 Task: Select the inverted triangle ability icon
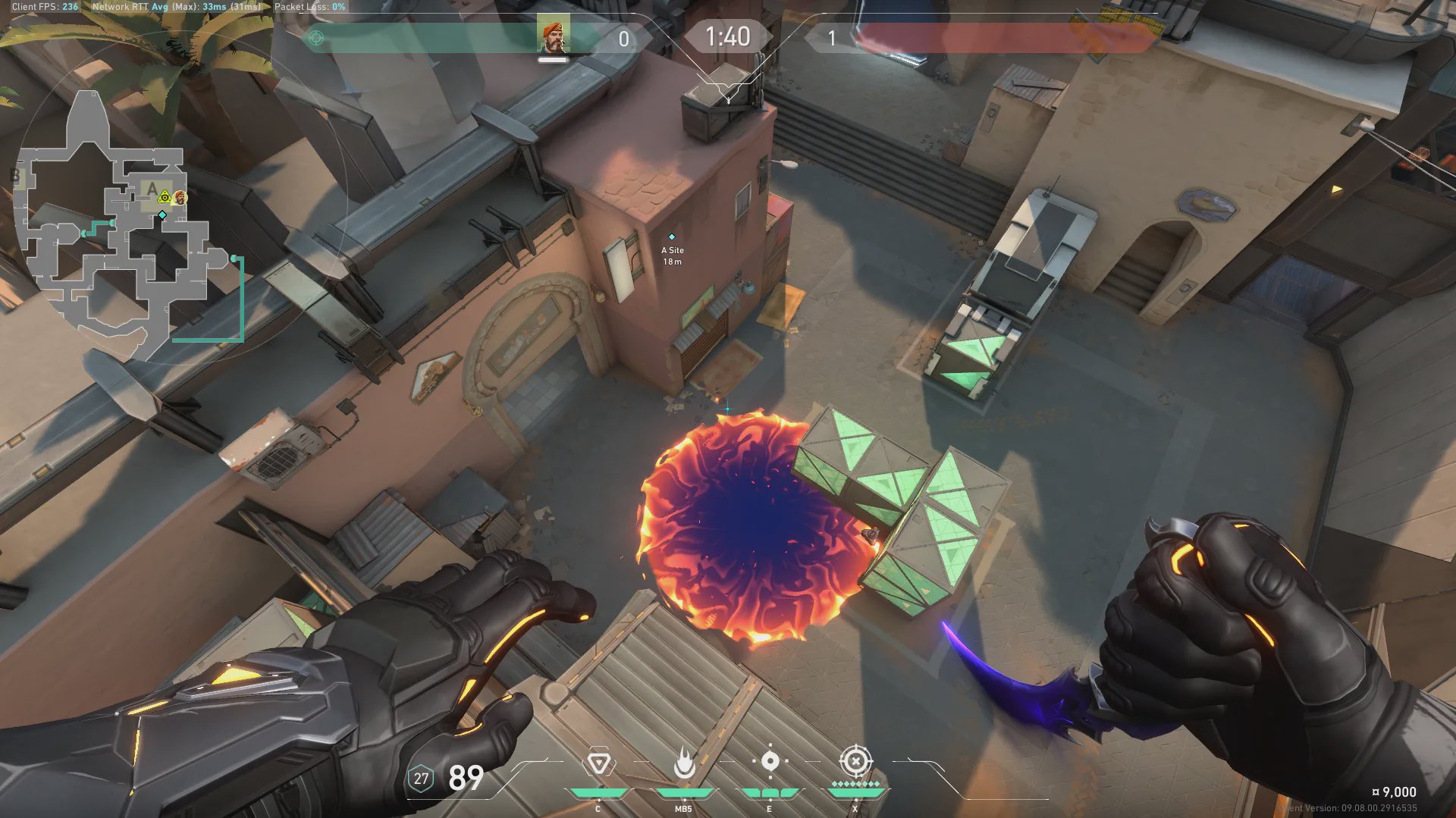coord(598,763)
